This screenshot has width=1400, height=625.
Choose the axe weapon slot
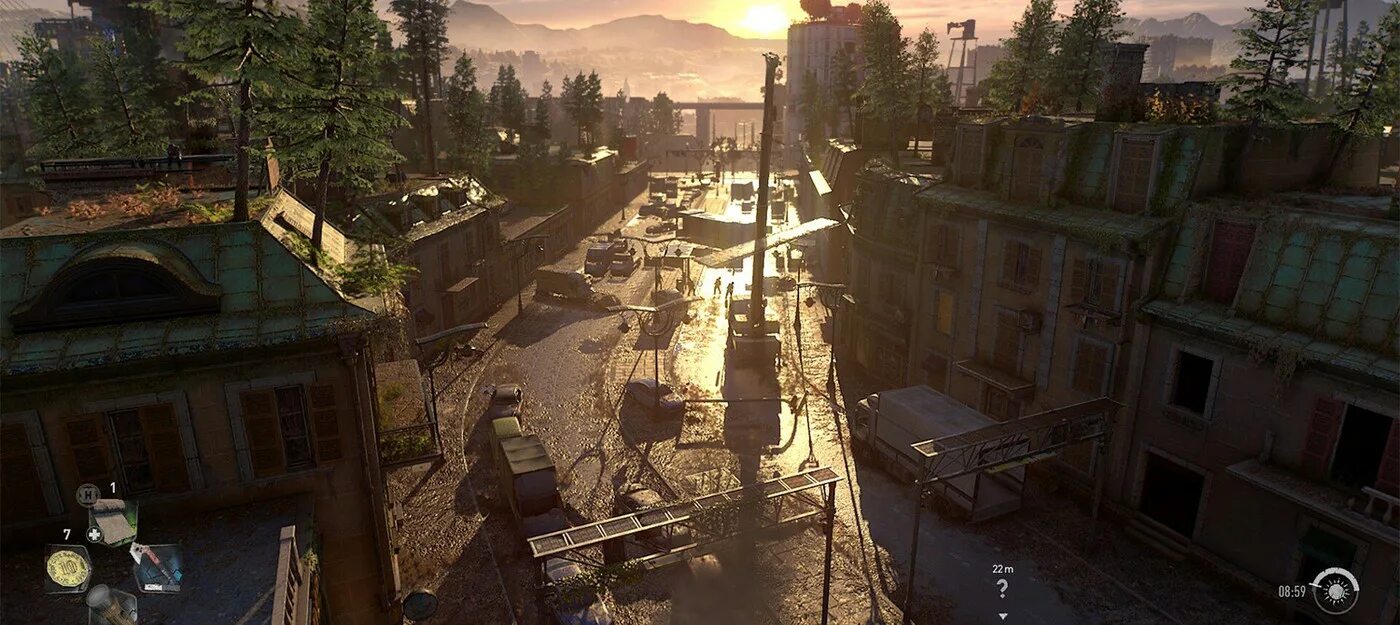coord(156,566)
